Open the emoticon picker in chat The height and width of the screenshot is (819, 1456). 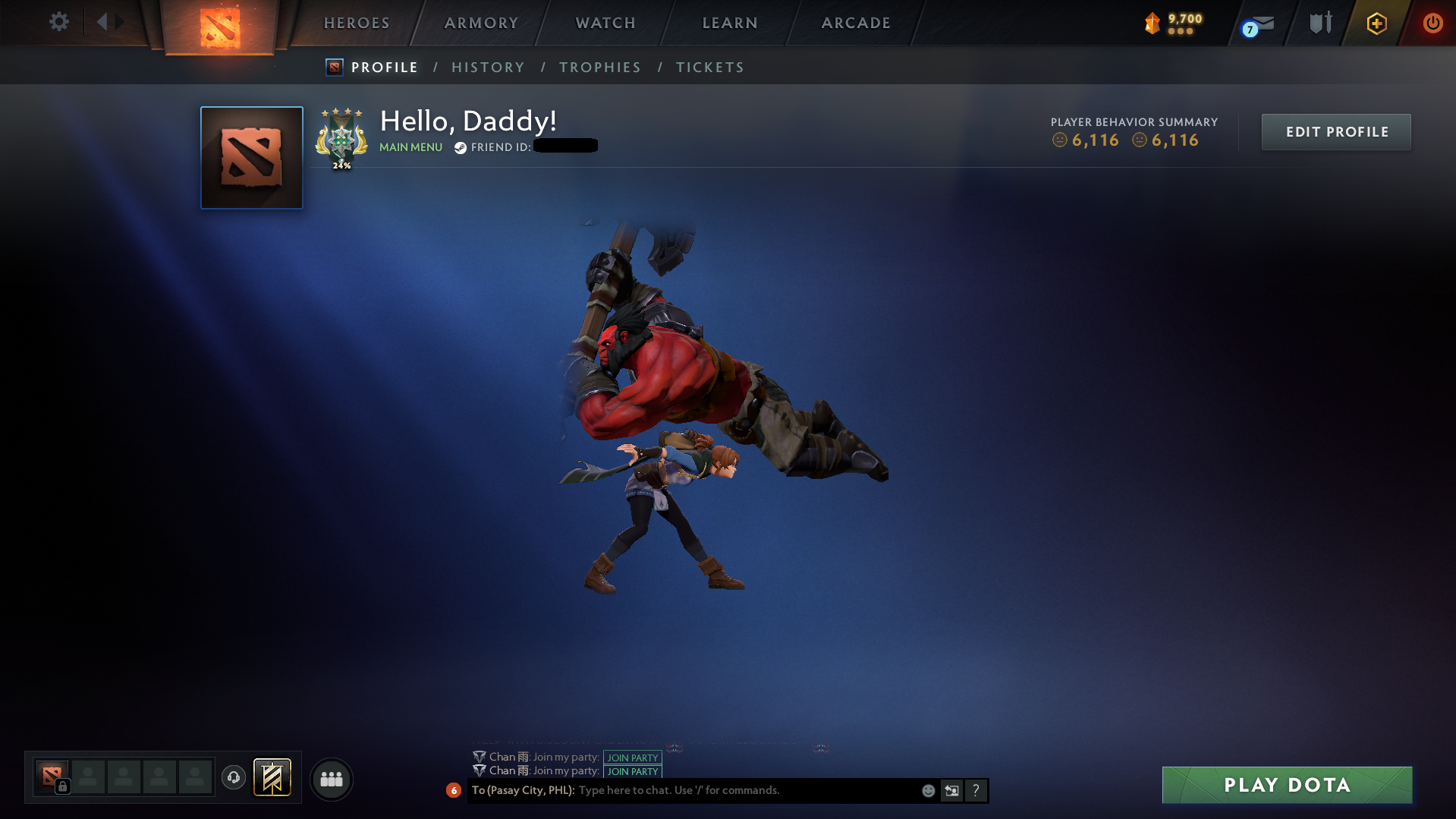[928, 790]
